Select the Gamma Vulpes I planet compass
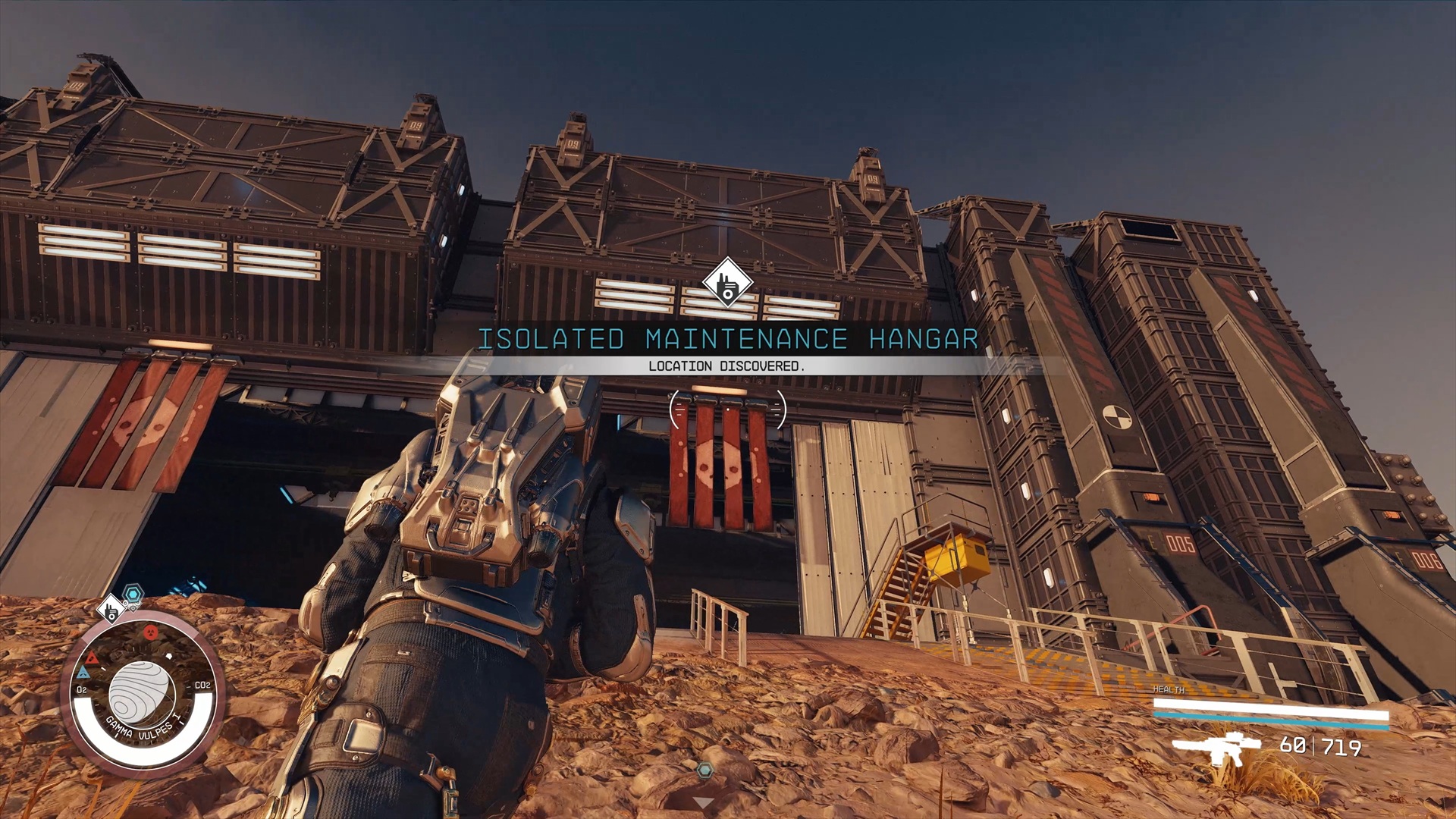This screenshot has height=819, width=1456. [142, 692]
